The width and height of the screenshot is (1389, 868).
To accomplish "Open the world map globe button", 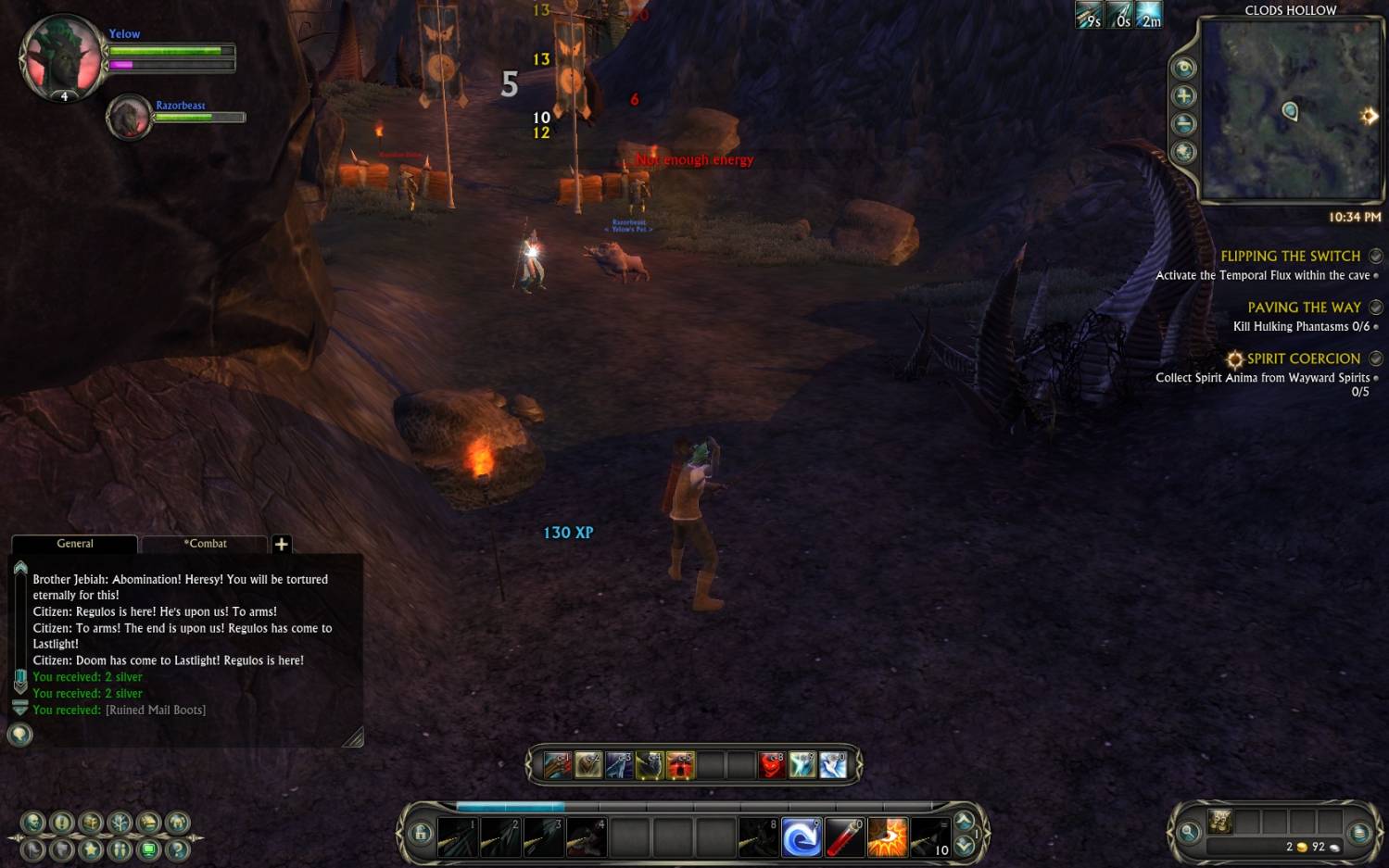I will click(x=1184, y=152).
